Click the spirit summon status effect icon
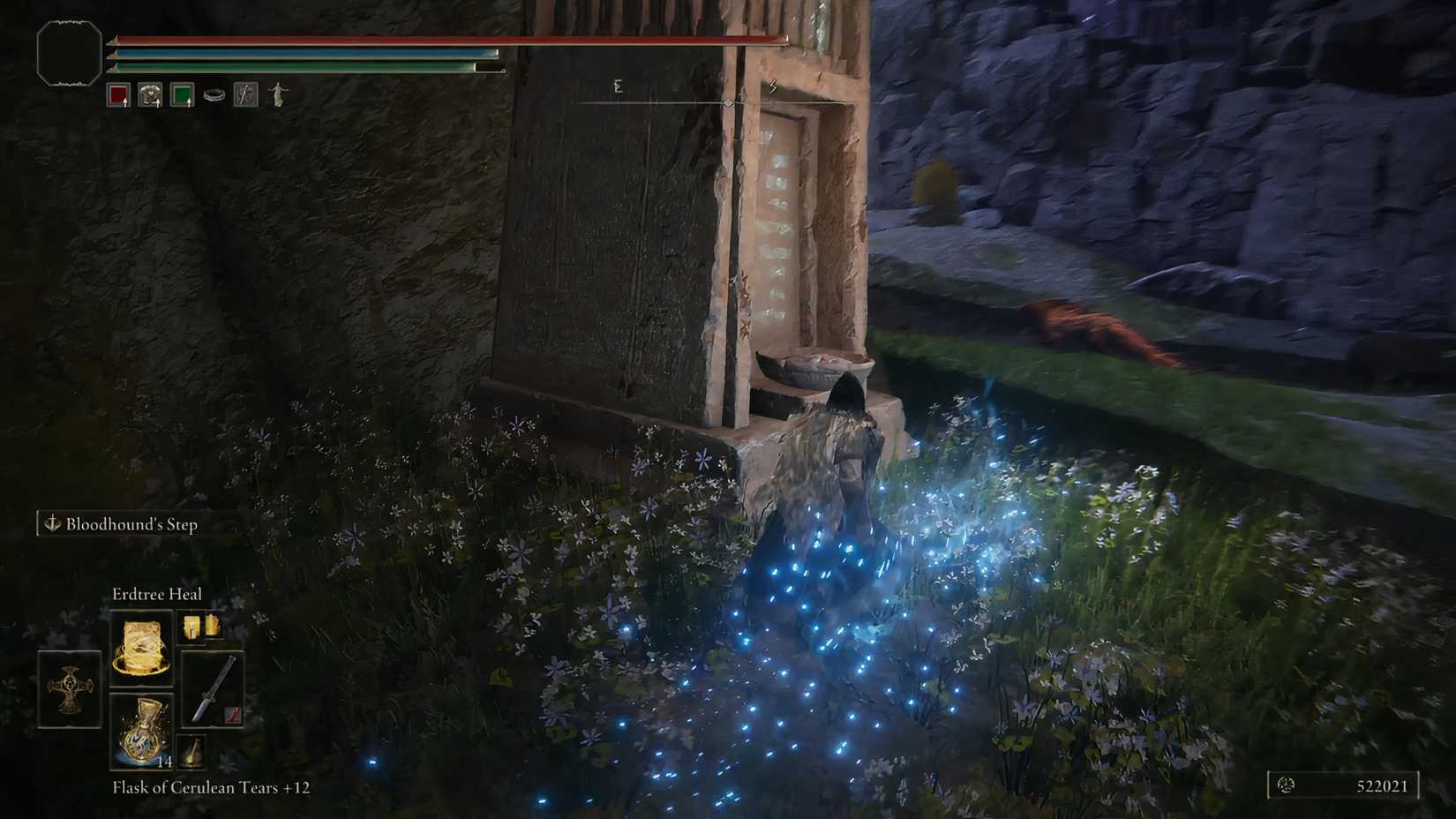Image resolution: width=1456 pixels, height=819 pixels. [279, 94]
